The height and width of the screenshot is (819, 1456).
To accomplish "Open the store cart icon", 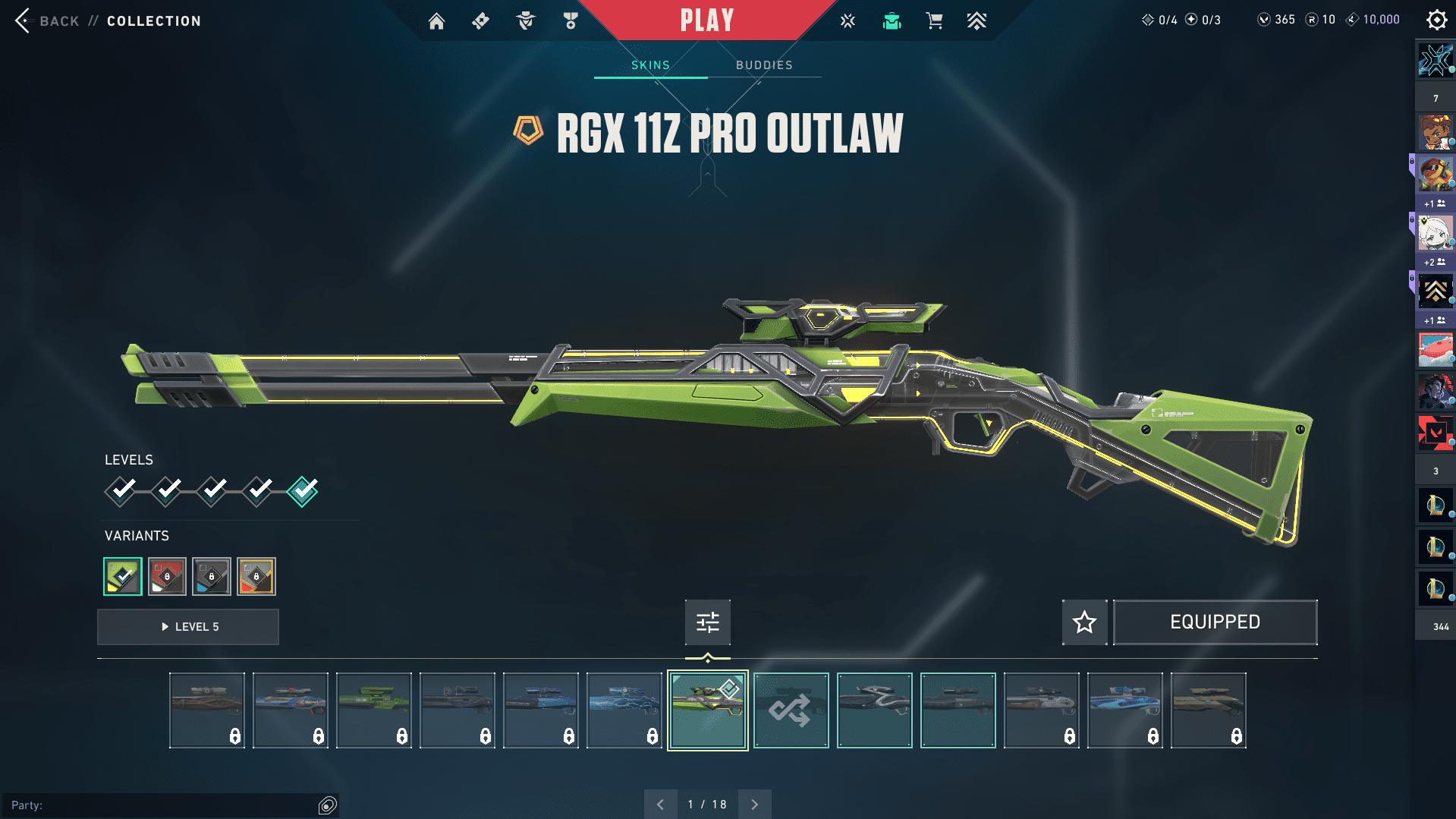I will [934, 21].
